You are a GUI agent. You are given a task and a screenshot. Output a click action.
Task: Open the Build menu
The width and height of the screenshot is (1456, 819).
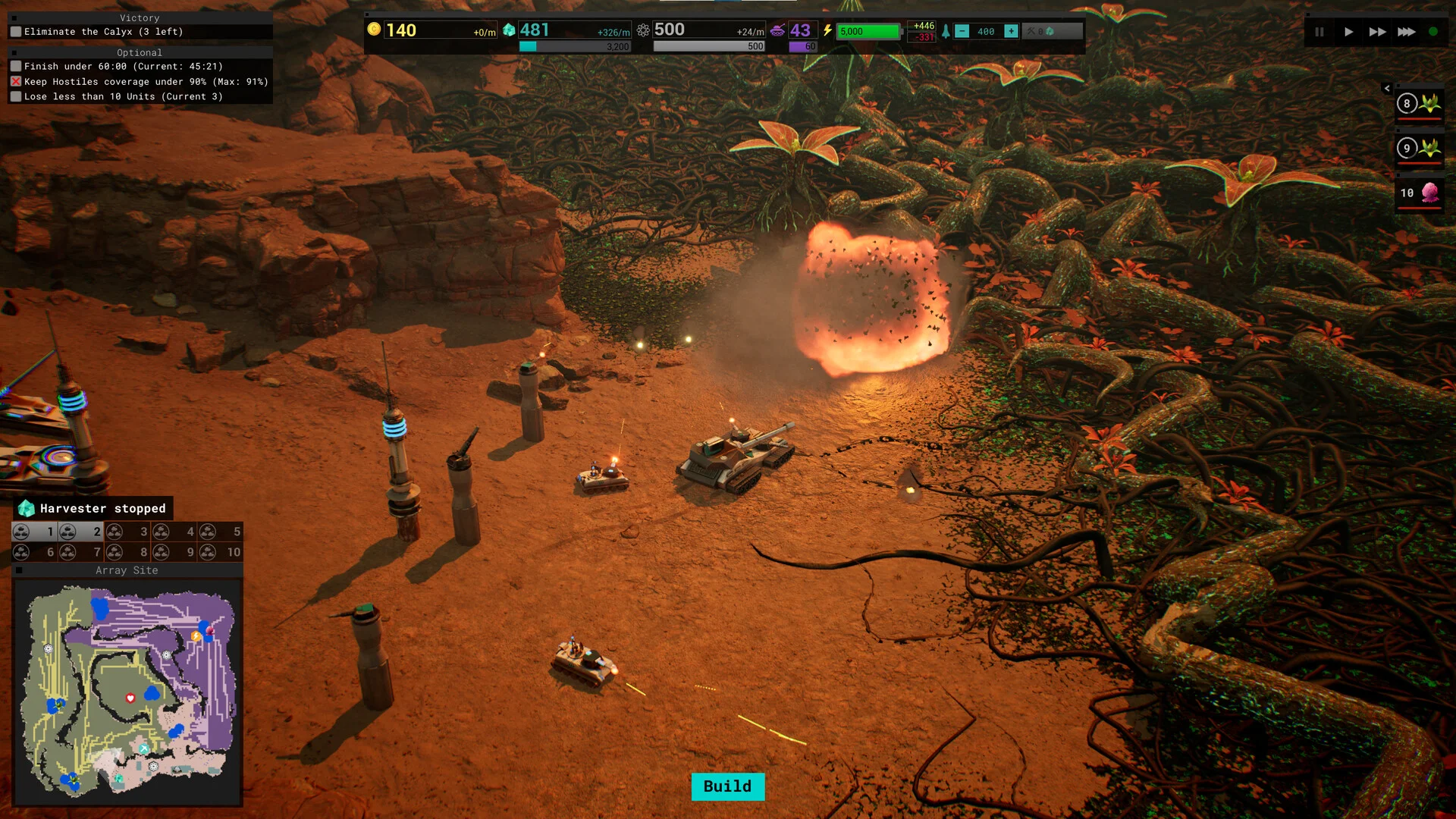tap(727, 786)
